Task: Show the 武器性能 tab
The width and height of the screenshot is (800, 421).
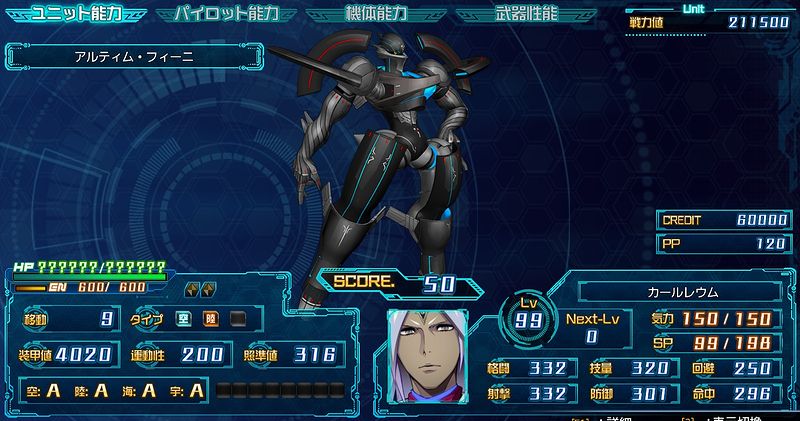Action: coord(527,14)
